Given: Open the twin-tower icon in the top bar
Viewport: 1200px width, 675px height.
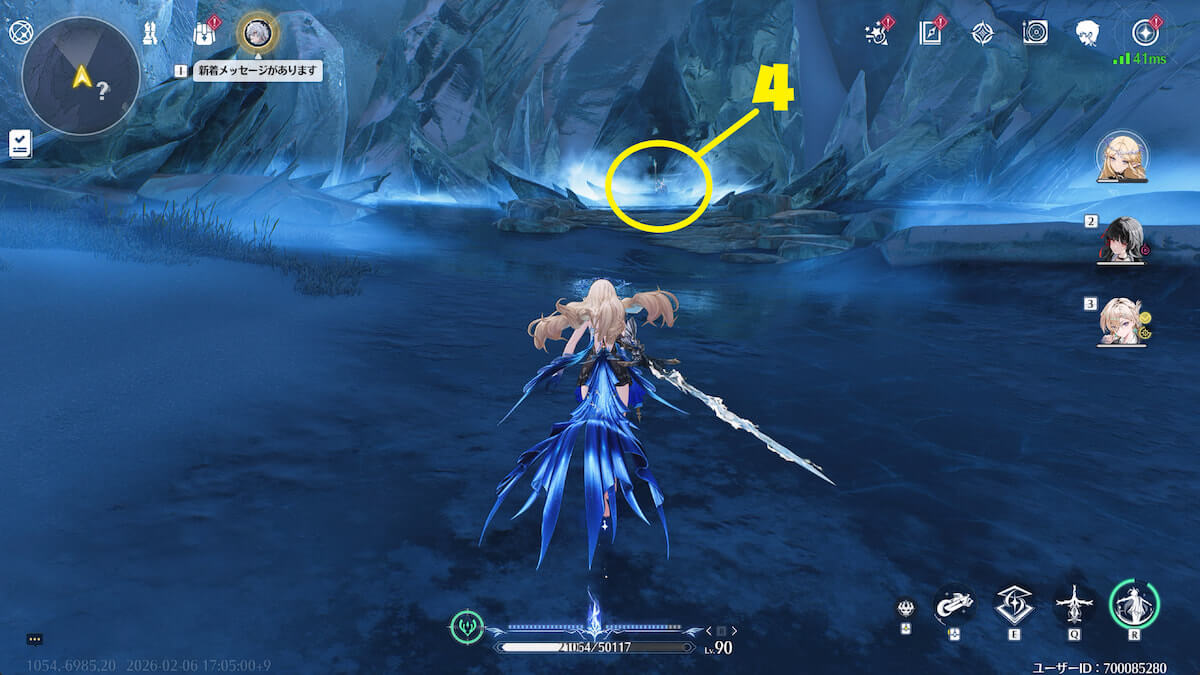Looking at the screenshot, I should pyautogui.click(x=151, y=33).
